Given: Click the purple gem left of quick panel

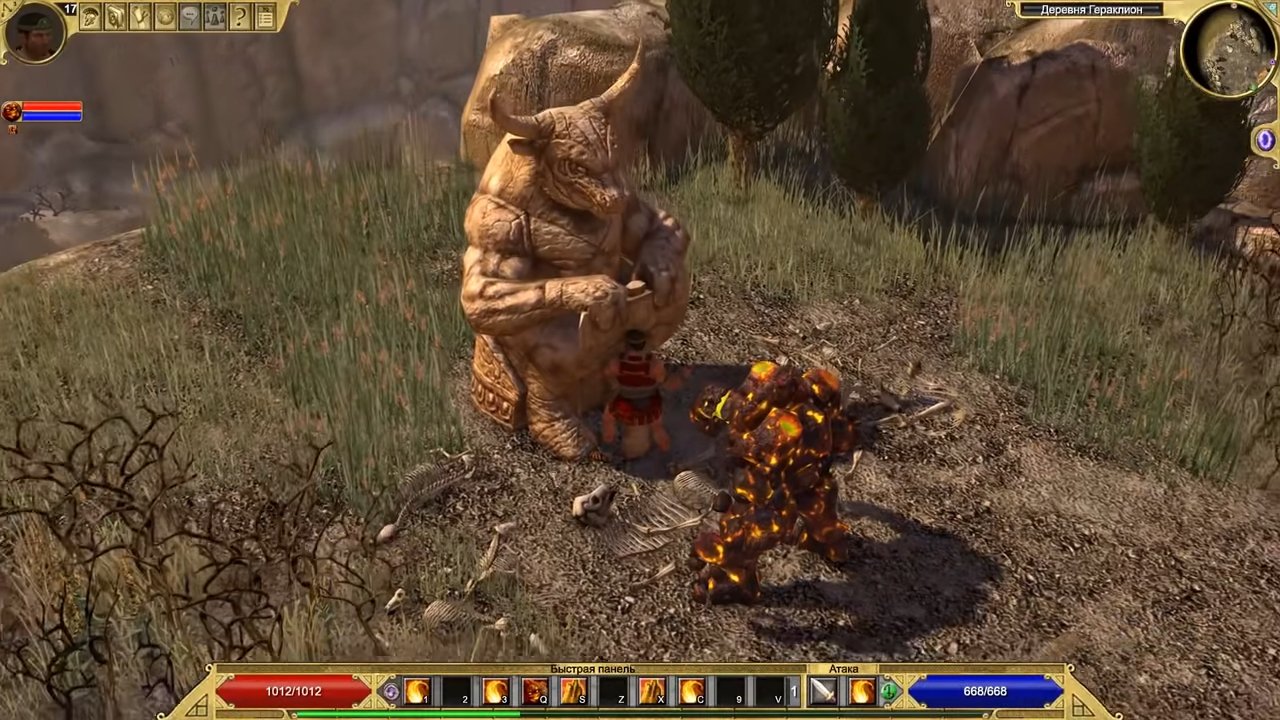Looking at the screenshot, I should tap(391, 691).
